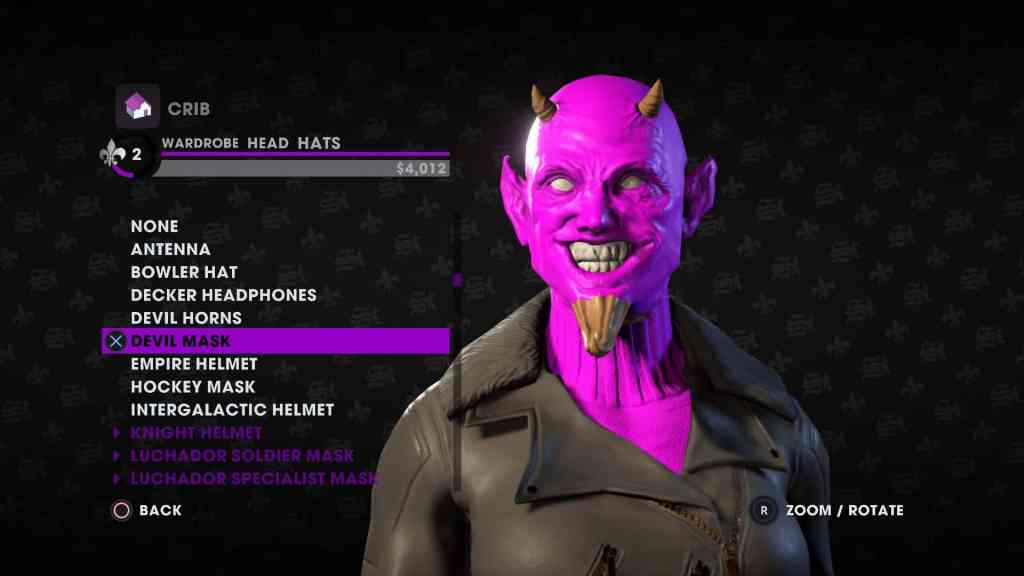Choose the Hockey Mask
Screen dimensions: 1024x576
coord(193,387)
